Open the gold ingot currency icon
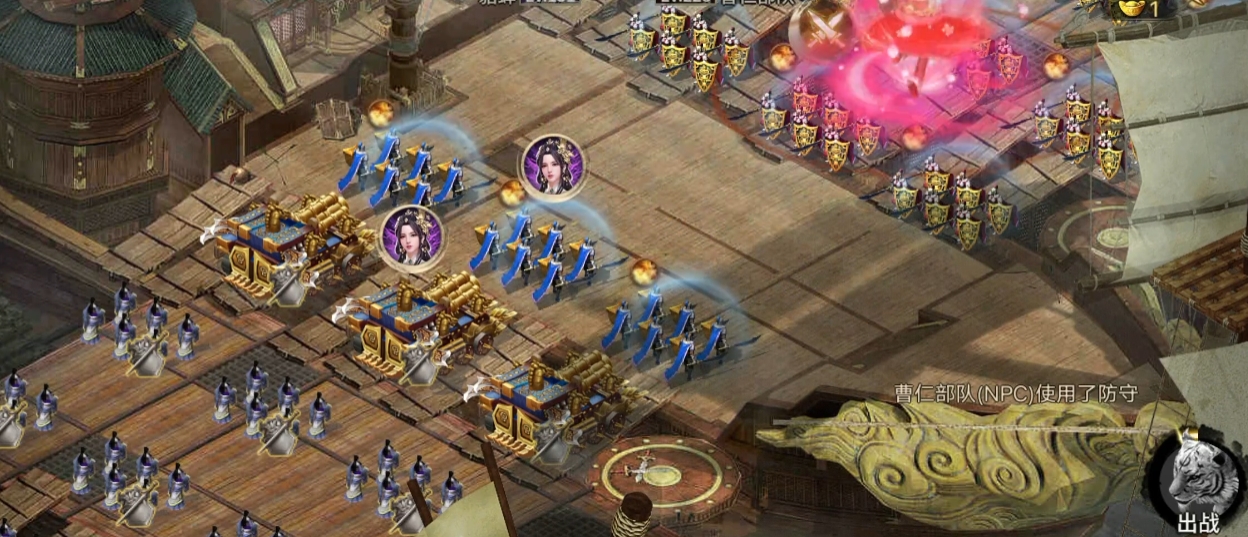 coord(1130,9)
